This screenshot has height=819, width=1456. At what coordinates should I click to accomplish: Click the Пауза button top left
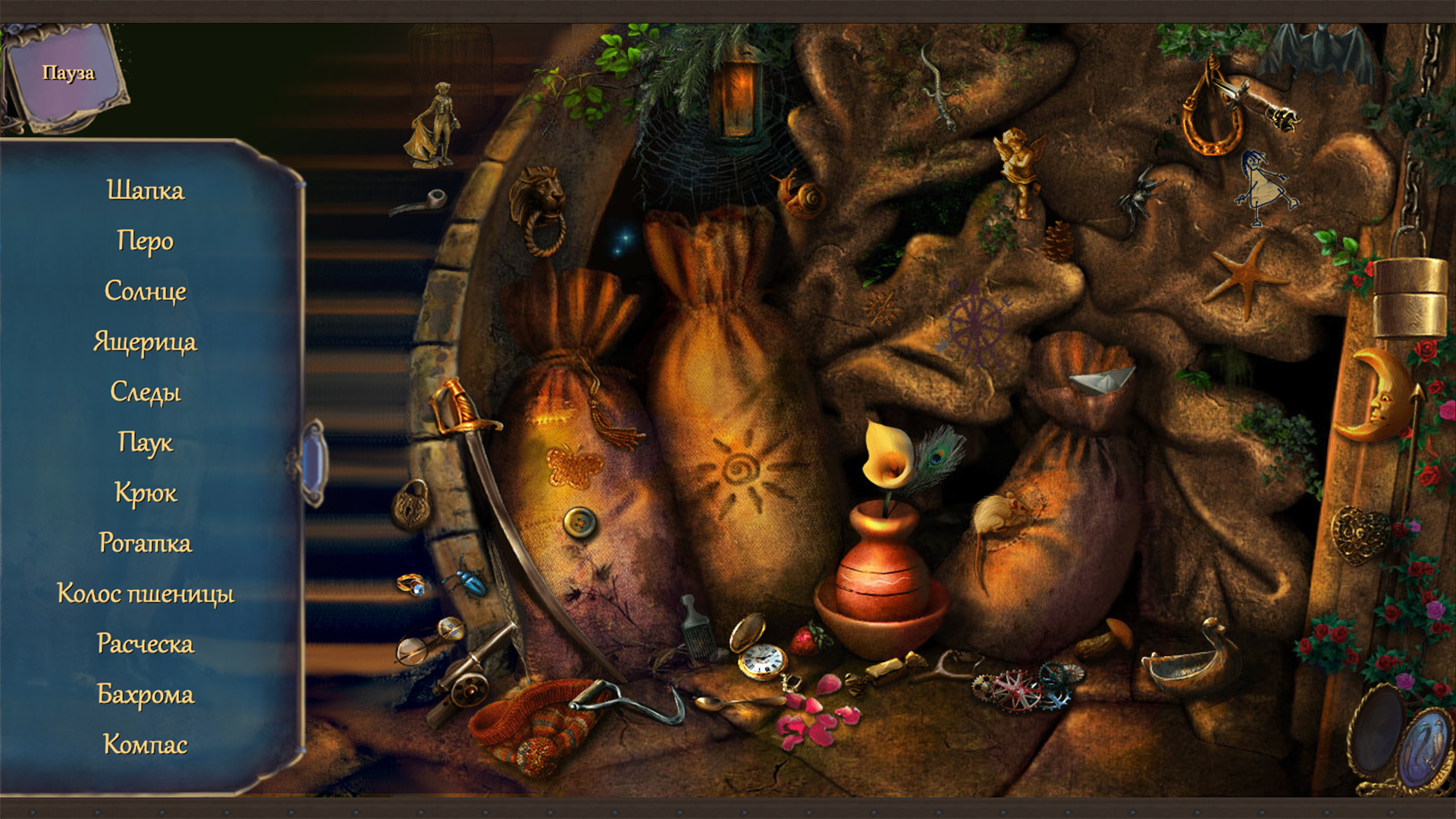70,74
